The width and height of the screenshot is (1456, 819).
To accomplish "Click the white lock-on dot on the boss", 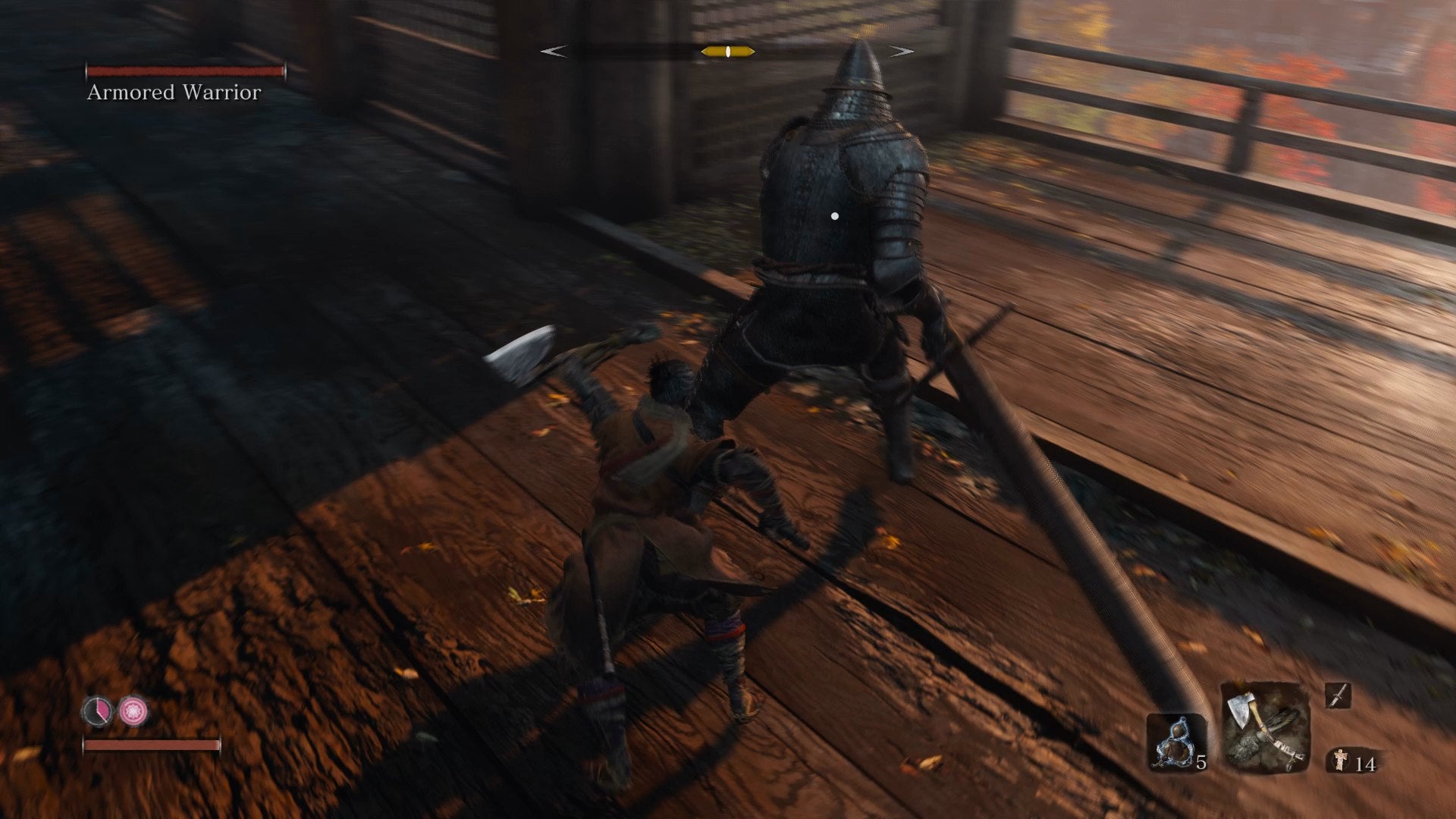I will [836, 215].
